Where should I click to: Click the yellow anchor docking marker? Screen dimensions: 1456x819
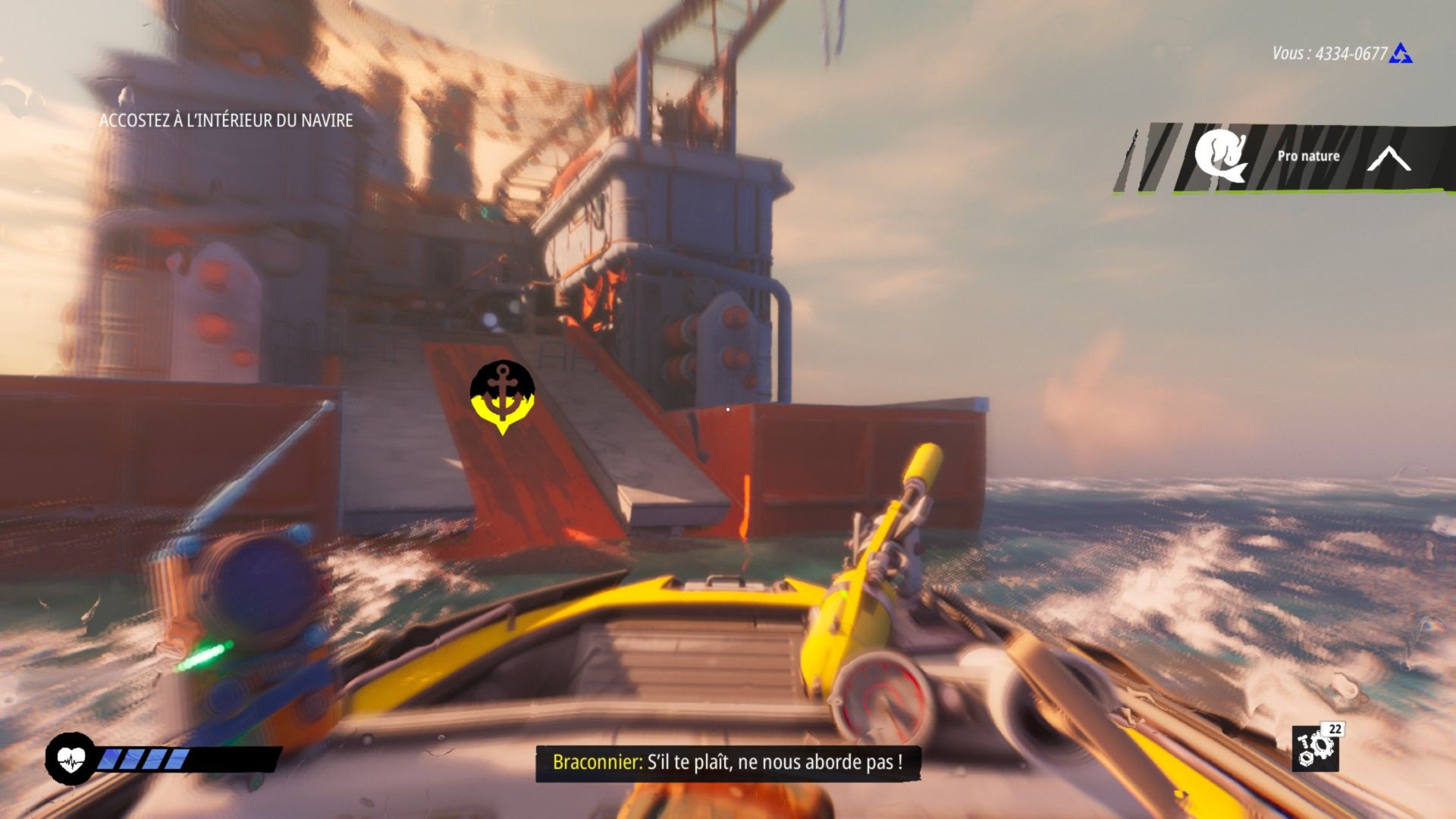click(502, 394)
